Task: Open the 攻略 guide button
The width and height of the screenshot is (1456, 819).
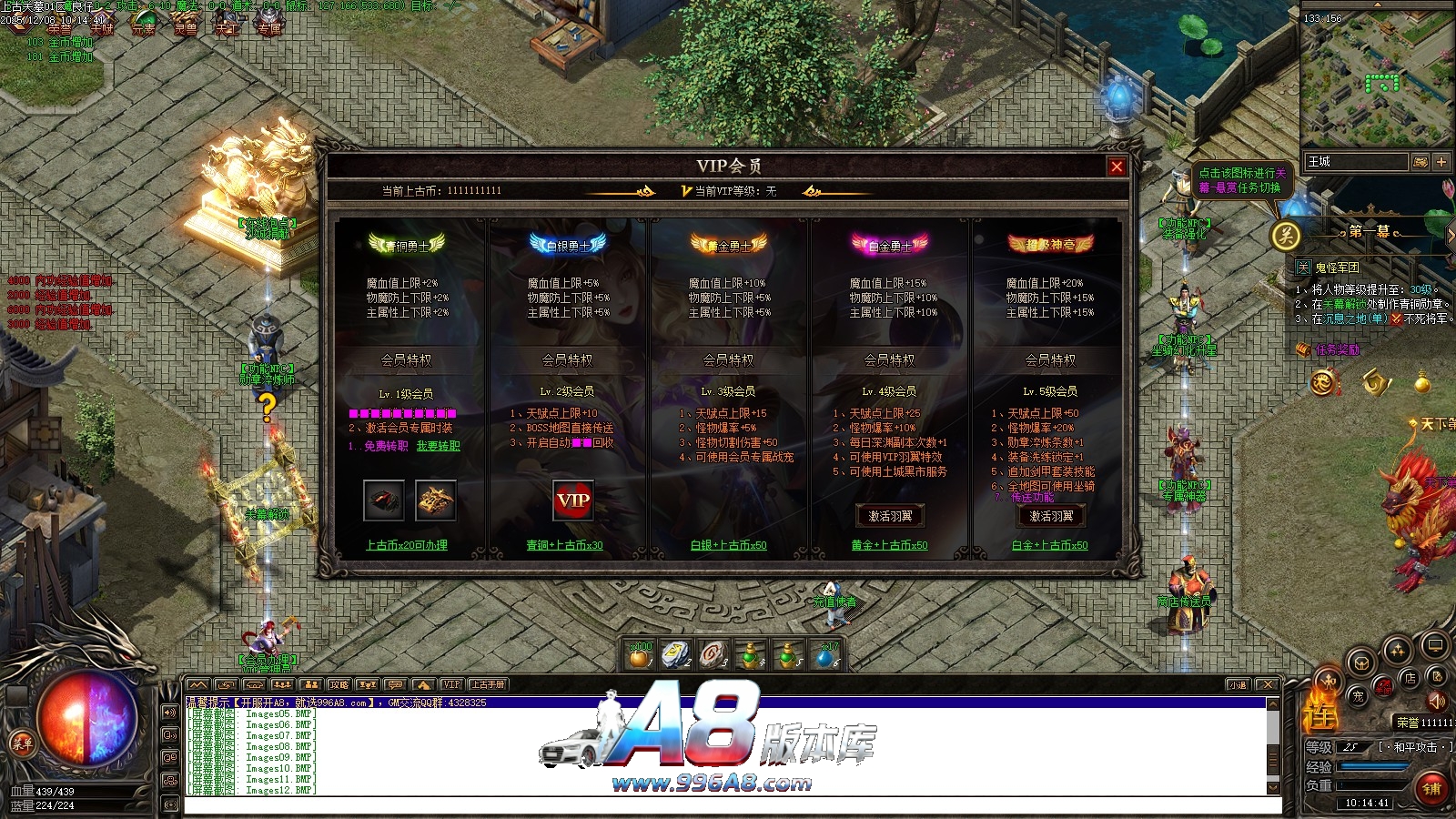Action: pos(339,684)
